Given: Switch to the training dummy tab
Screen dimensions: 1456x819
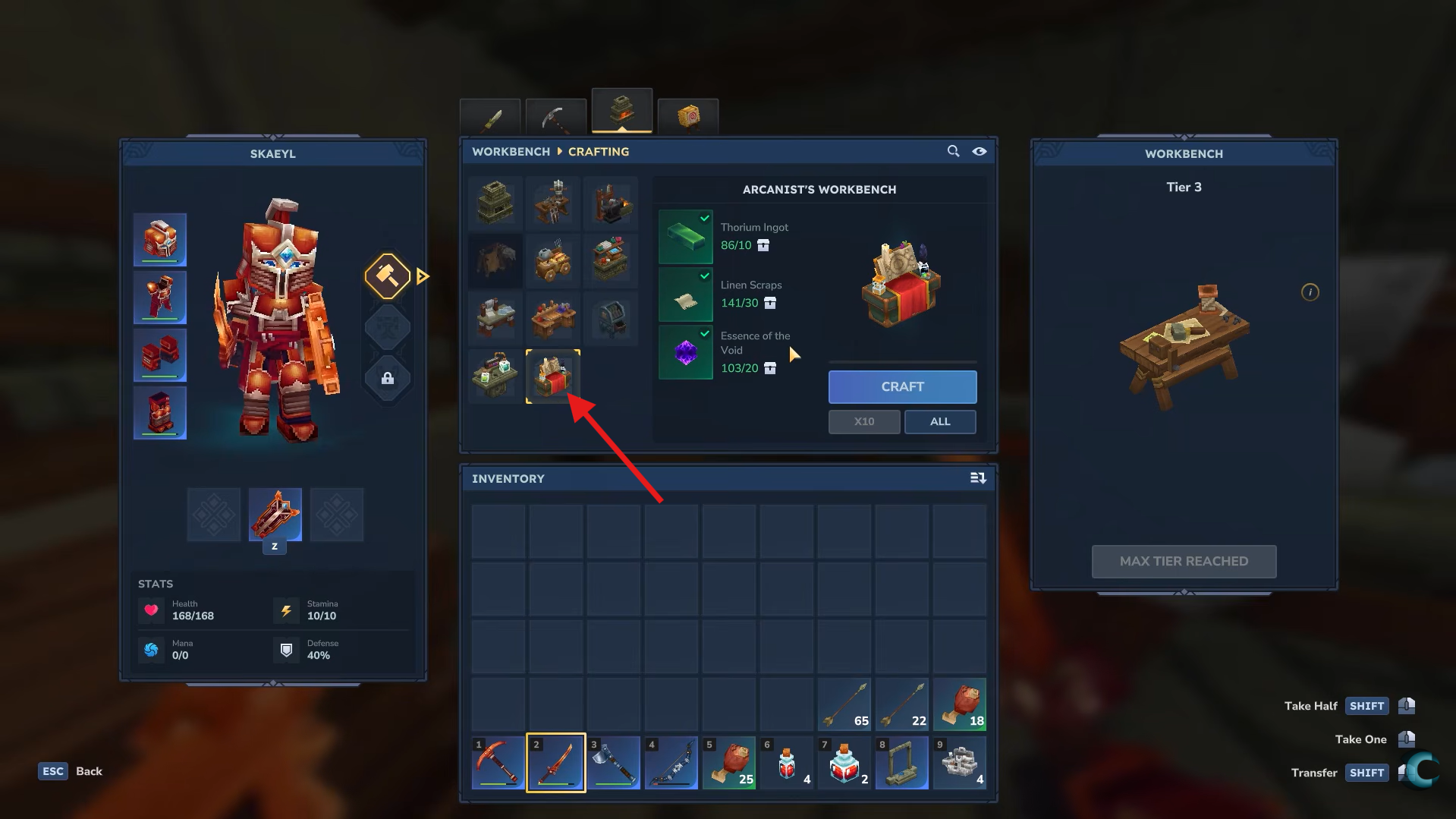Looking at the screenshot, I should point(687,118).
